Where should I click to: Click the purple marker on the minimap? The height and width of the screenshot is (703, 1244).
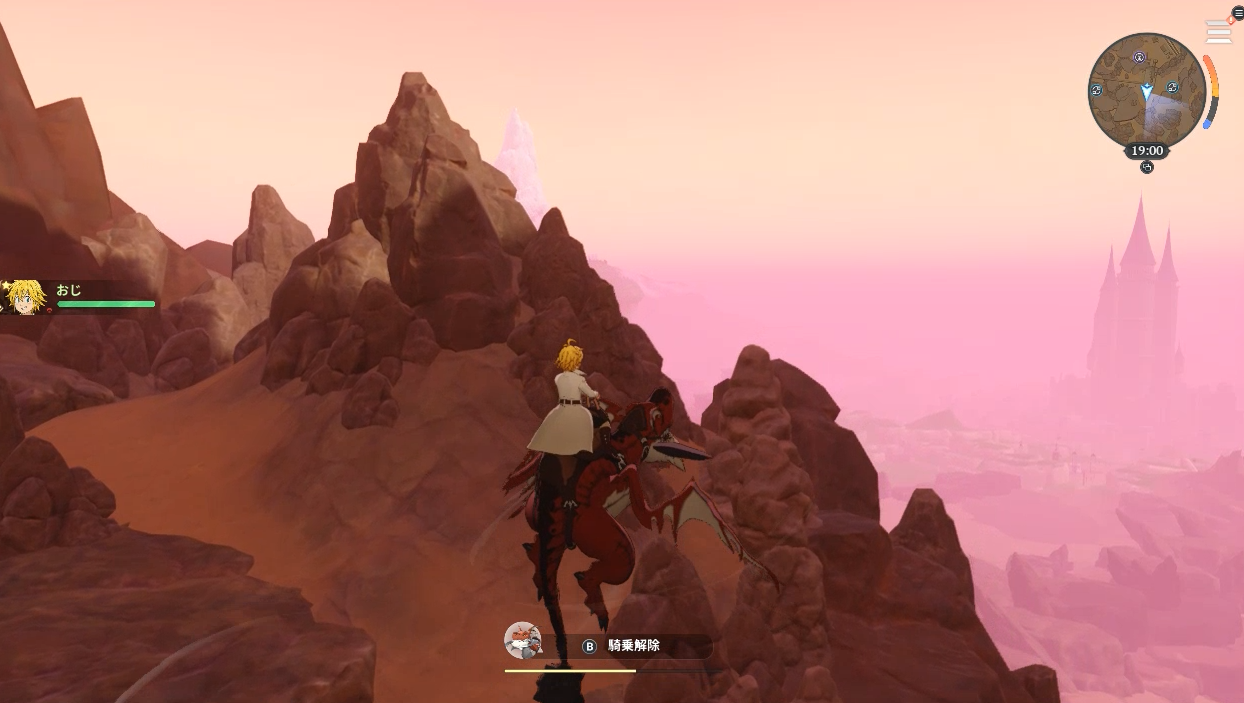tap(1139, 58)
